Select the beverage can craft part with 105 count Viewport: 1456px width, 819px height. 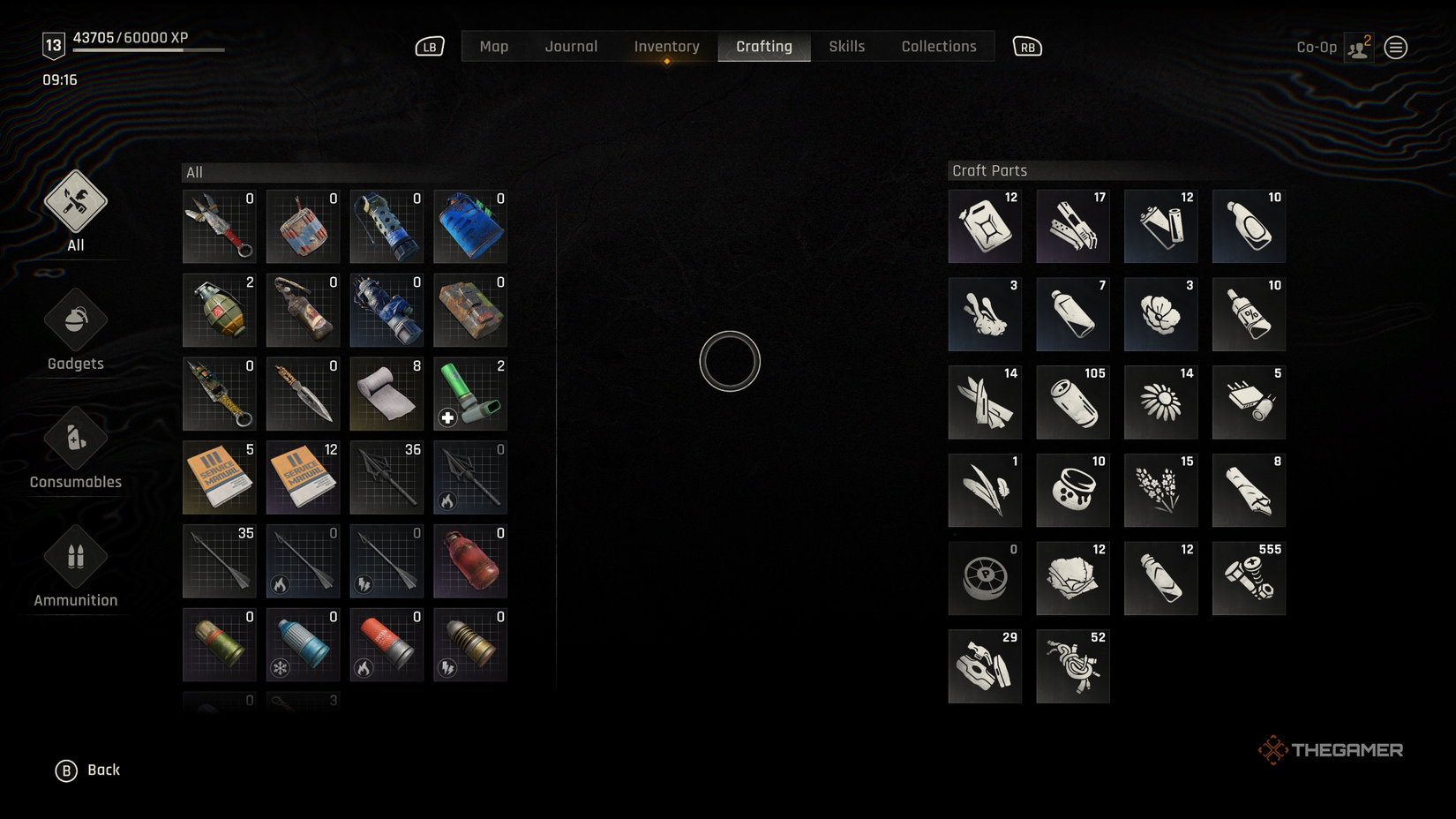(x=1072, y=402)
